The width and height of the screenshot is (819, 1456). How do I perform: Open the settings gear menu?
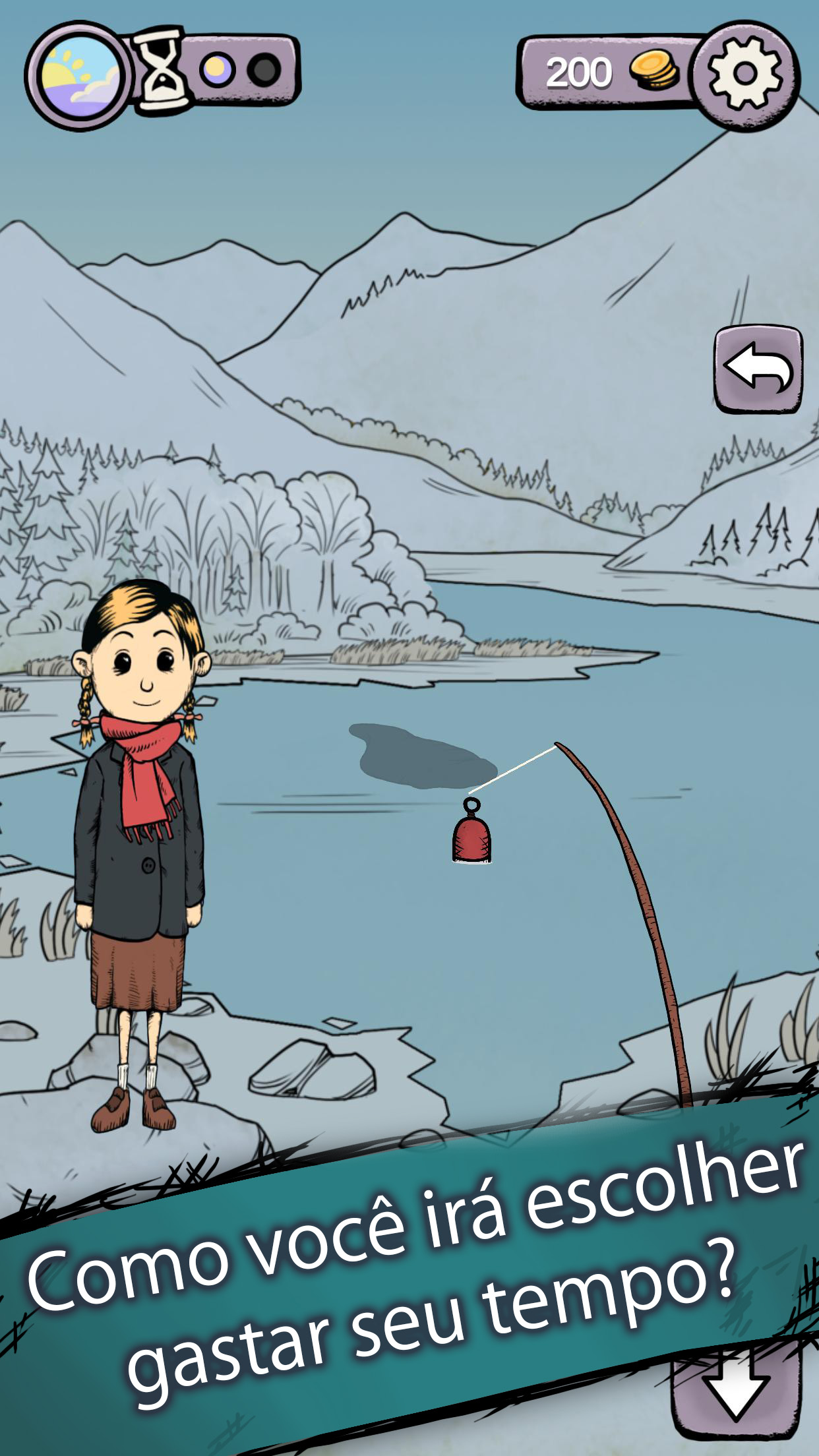tap(746, 74)
